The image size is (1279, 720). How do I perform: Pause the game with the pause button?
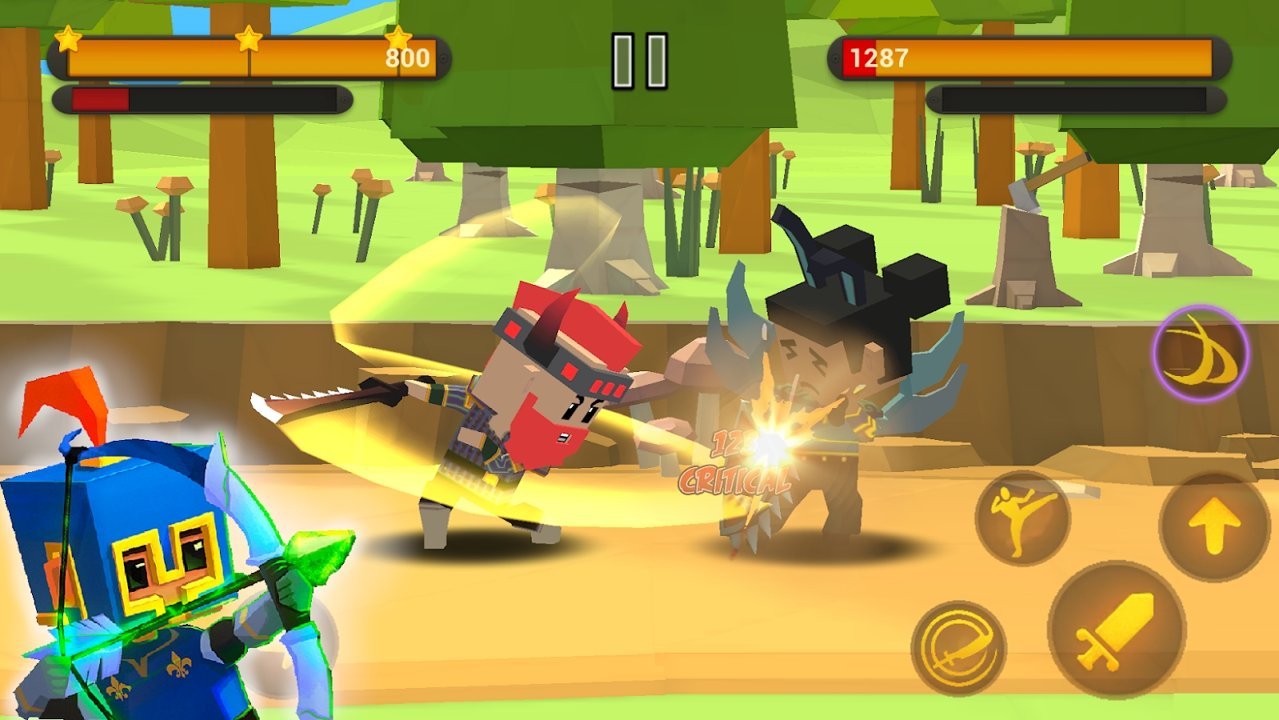pos(639,61)
